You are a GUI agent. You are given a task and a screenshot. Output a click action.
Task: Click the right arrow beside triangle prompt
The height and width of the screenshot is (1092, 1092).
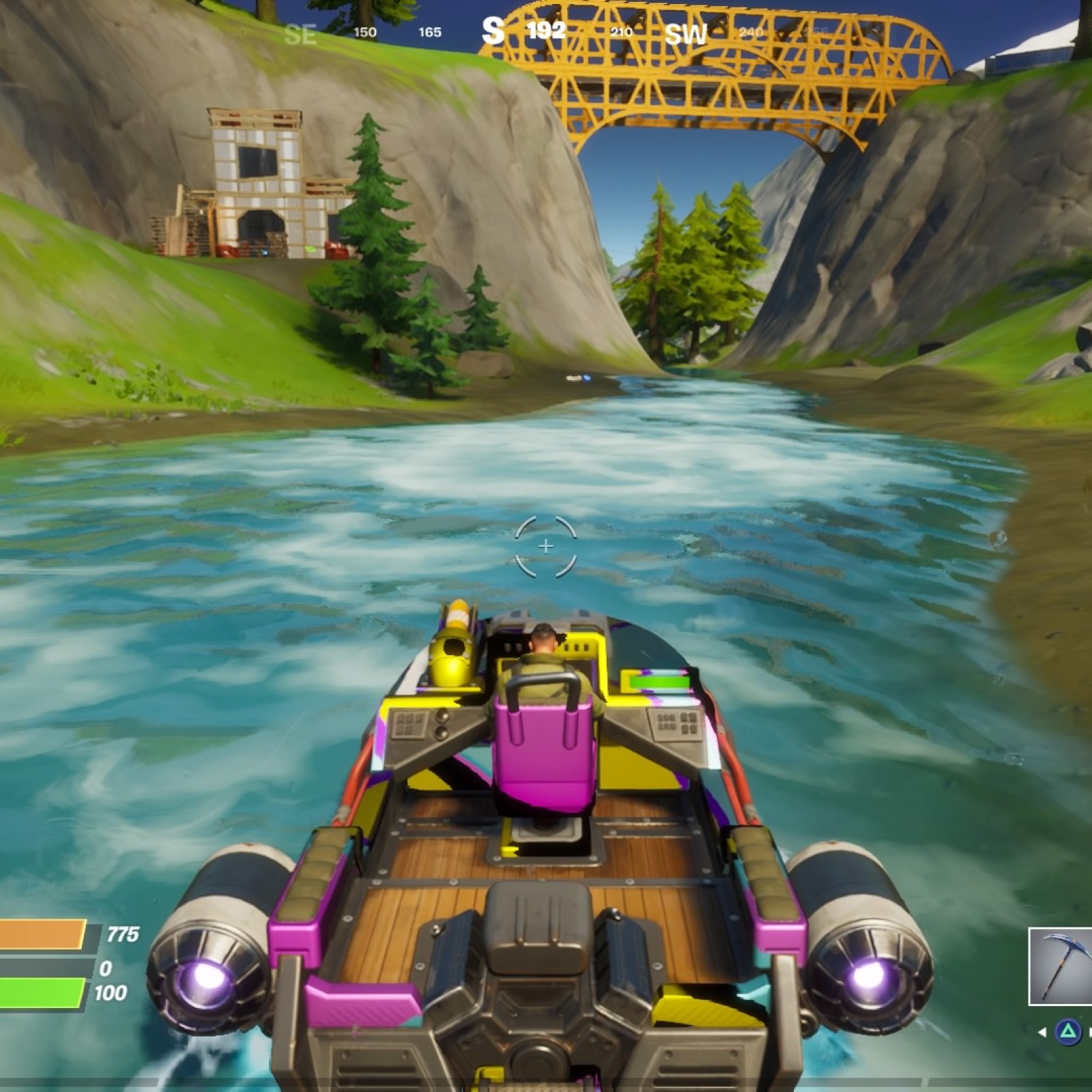coord(1091,1033)
